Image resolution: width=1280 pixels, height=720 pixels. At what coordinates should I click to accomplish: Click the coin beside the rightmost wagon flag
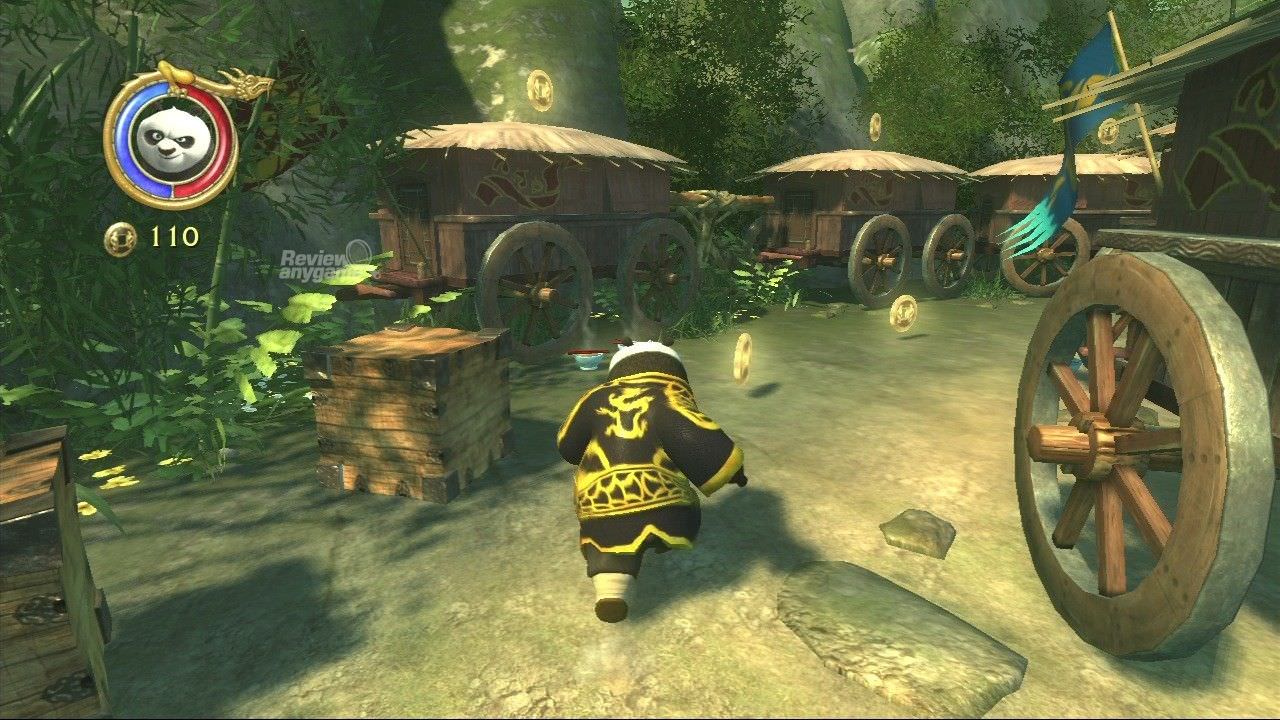coord(1108,130)
